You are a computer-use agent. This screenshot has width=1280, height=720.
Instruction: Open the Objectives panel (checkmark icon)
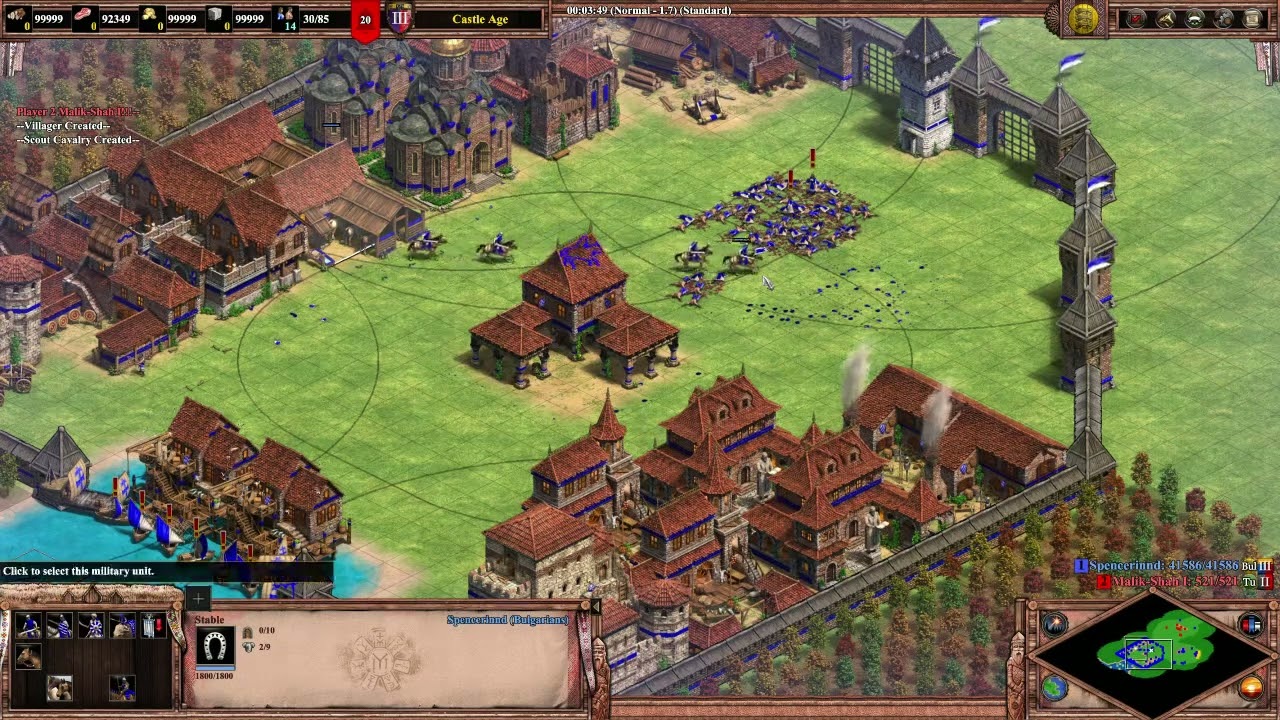(1136, 18)
